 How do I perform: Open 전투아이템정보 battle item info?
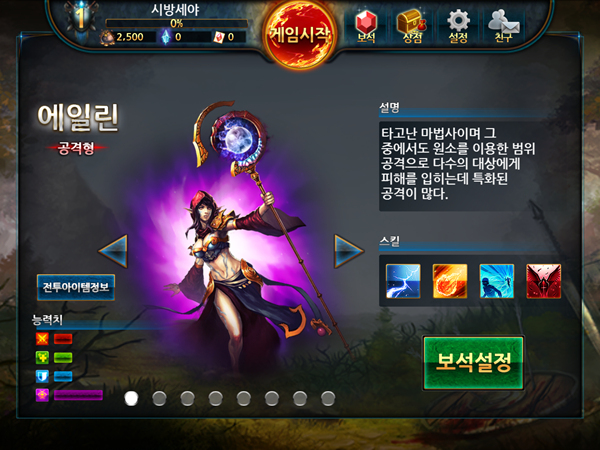coord(78,287)
